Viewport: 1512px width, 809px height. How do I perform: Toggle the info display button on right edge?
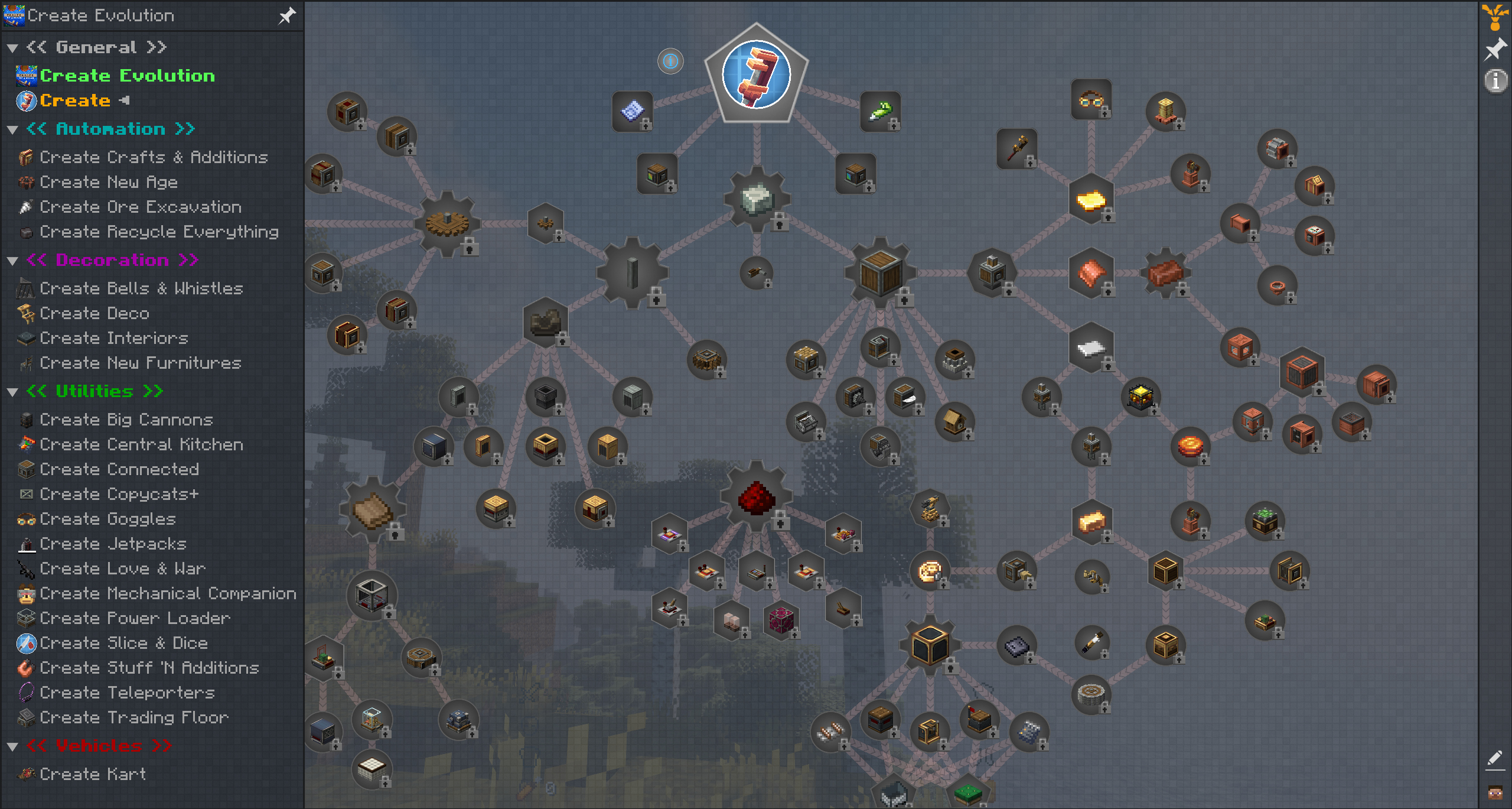coord(1495,82)
